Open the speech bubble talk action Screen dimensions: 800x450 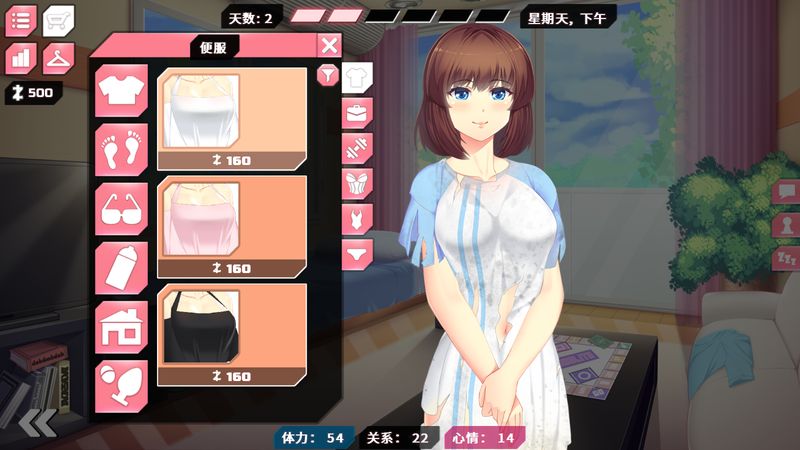pos(786,190)
